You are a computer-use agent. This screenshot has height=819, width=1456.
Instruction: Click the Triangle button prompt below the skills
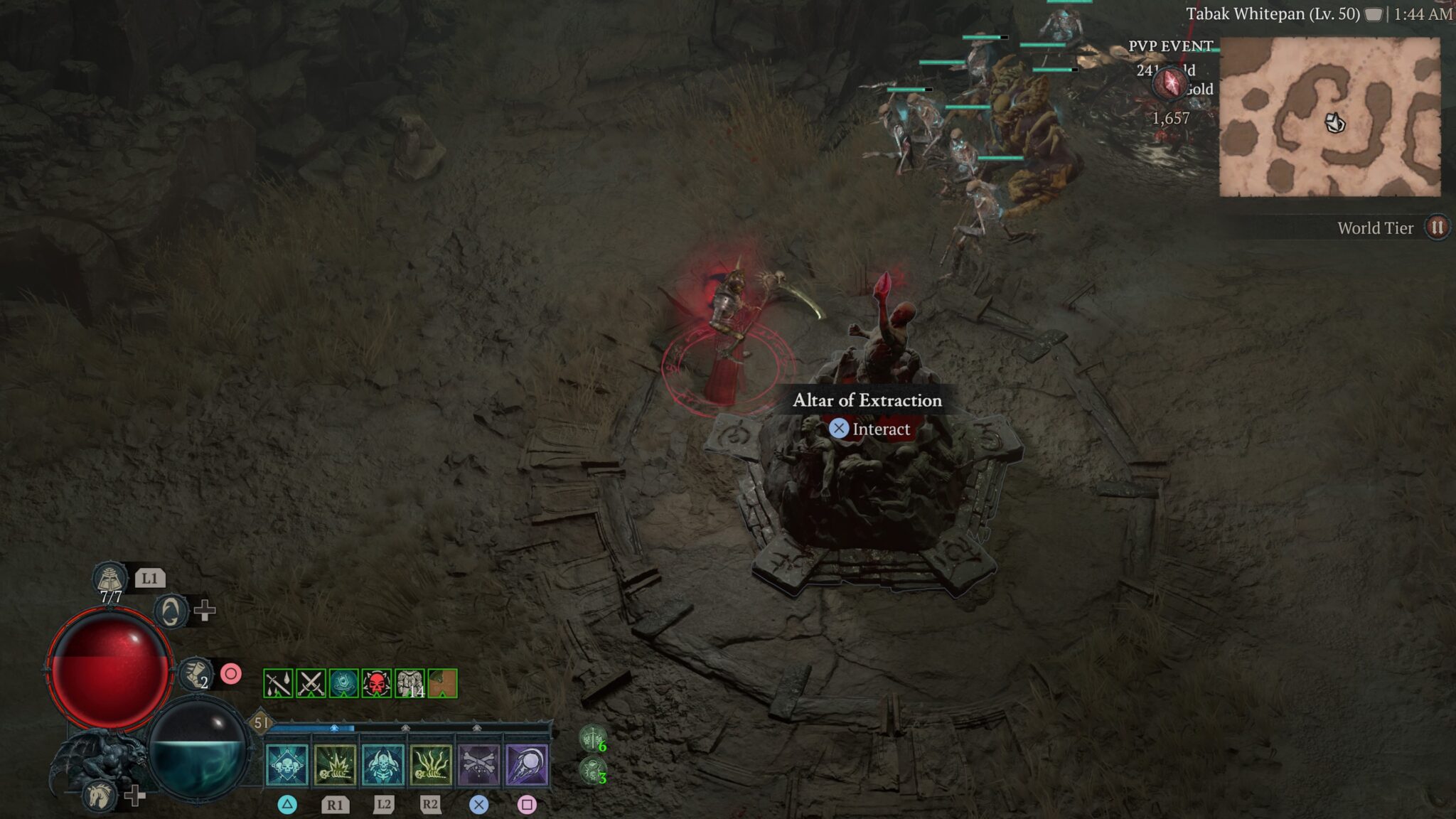click(285, 803)
